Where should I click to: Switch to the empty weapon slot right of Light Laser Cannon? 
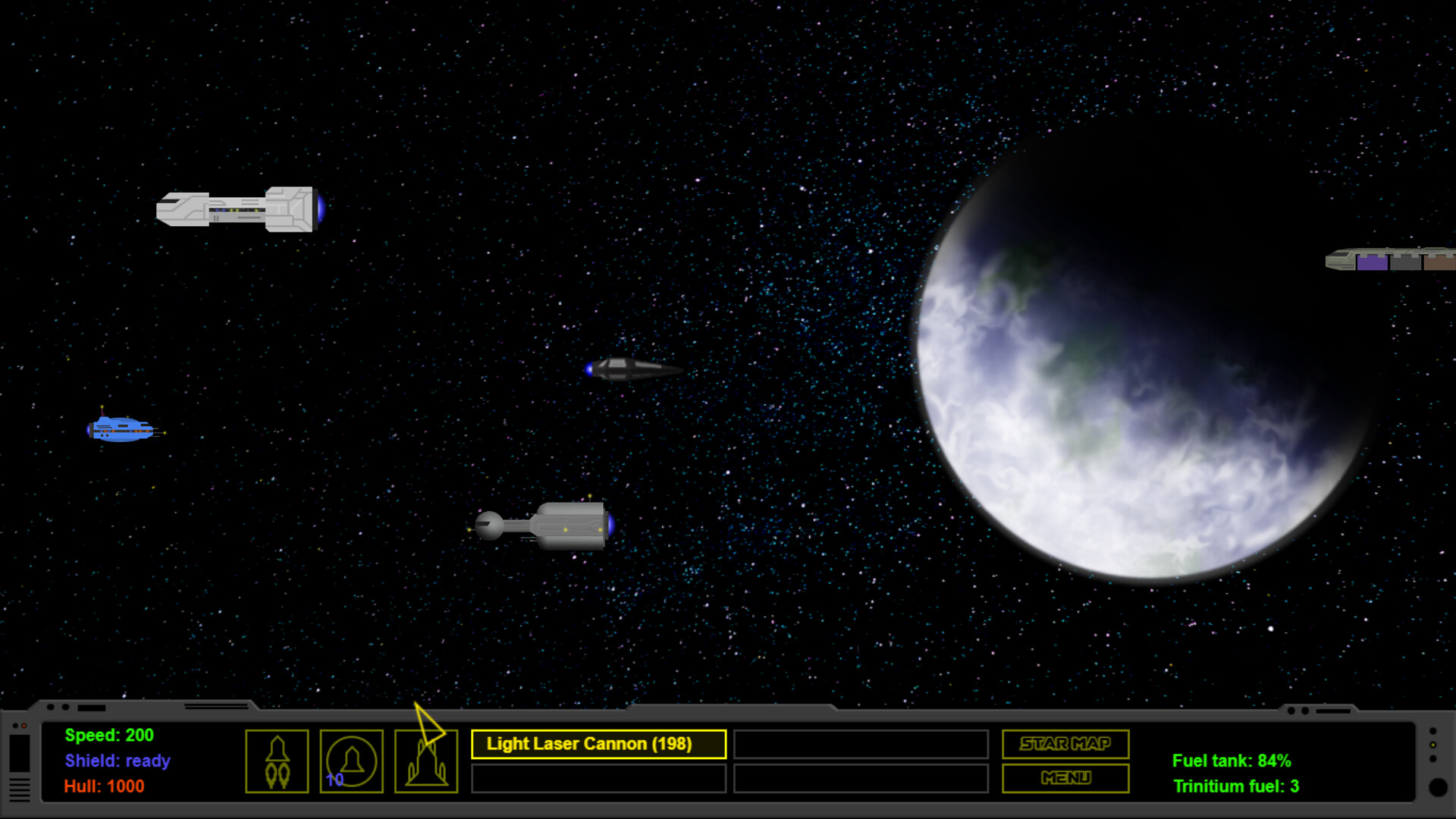click(x=861, y=745)
